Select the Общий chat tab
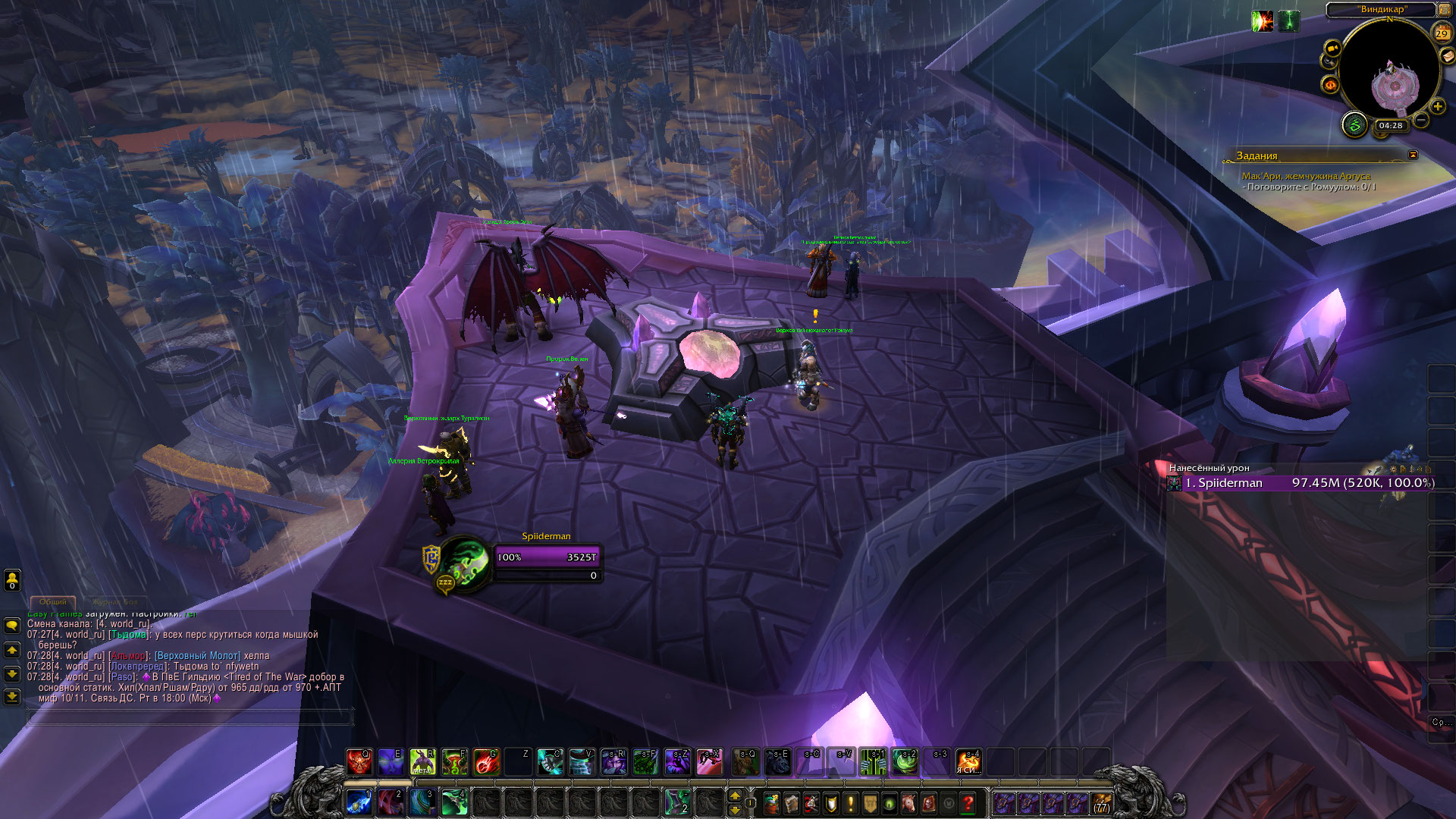Image resolution: width=1456 pixels, height=819 pixels. click(53, 602)
